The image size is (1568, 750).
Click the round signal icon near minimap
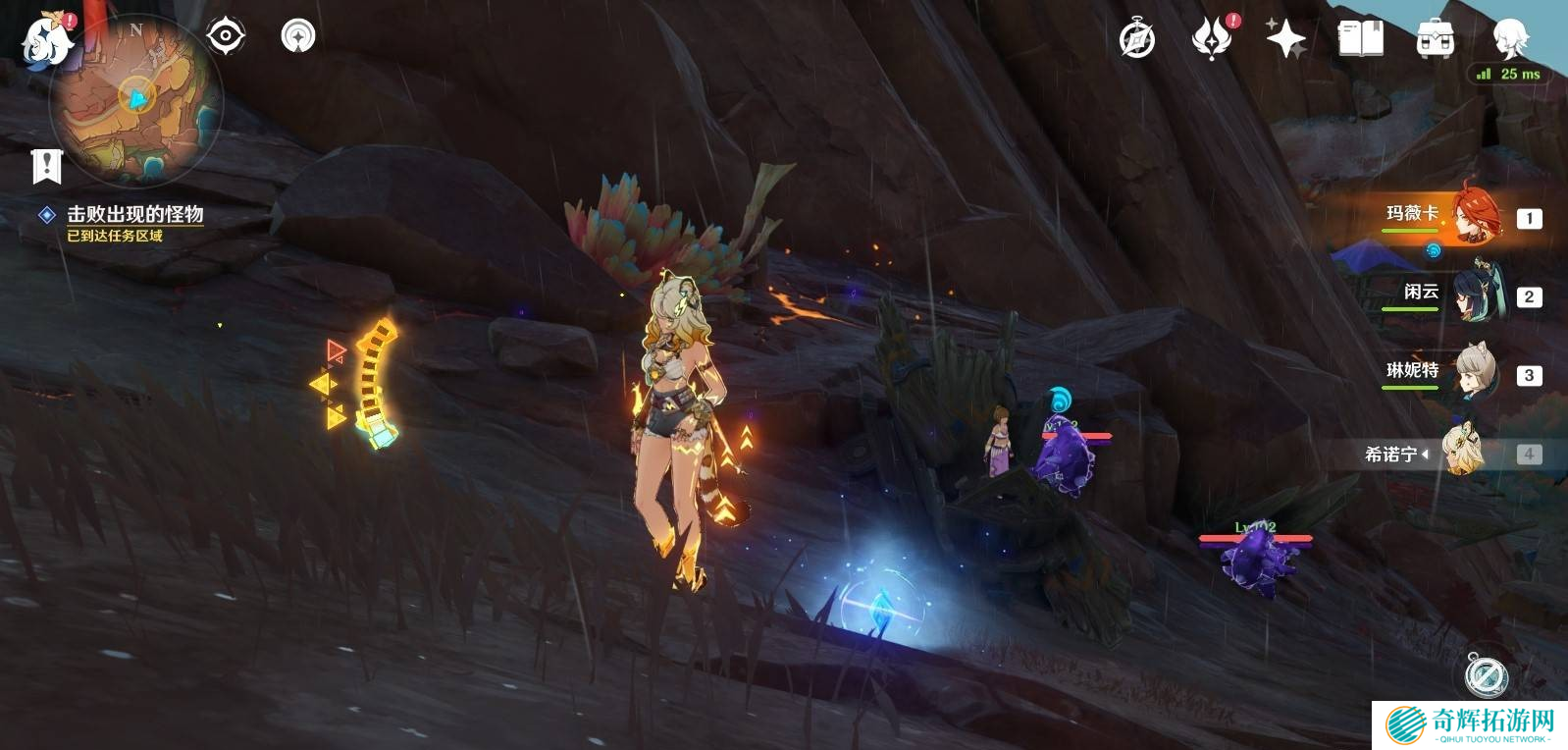(x=298, y=36)
